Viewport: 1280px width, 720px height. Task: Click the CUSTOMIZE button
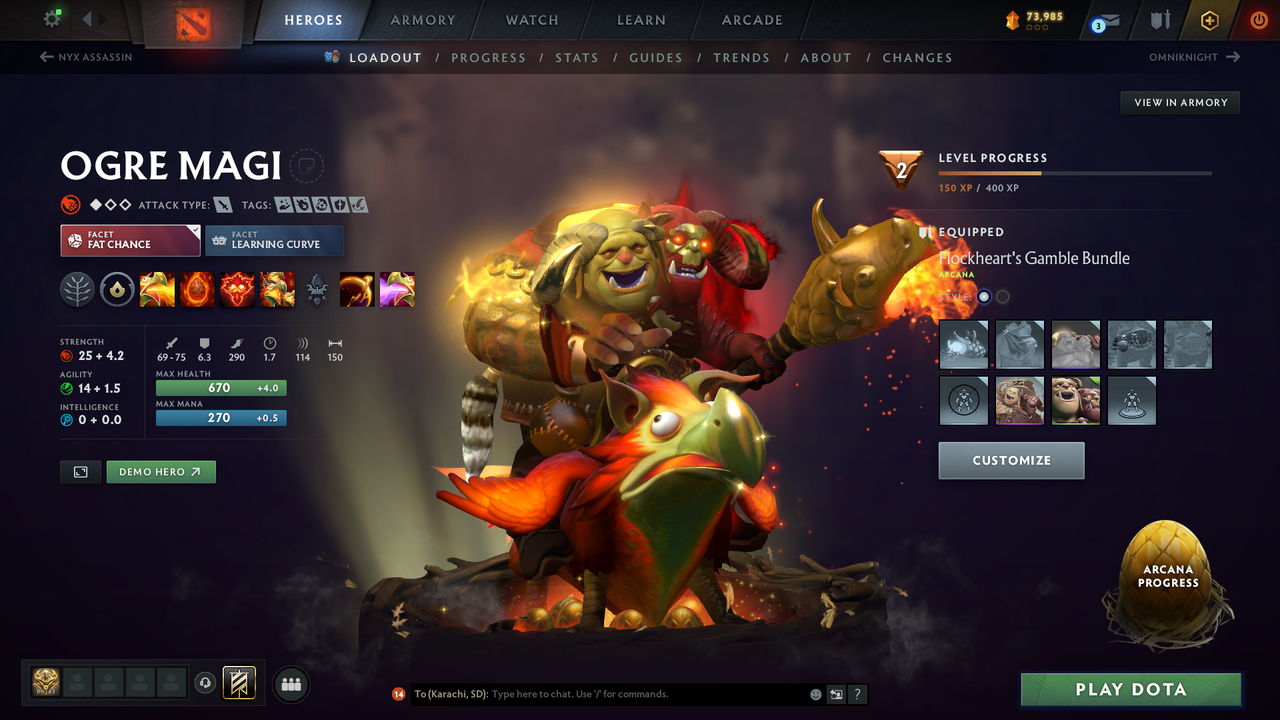tap(1011, 460)
